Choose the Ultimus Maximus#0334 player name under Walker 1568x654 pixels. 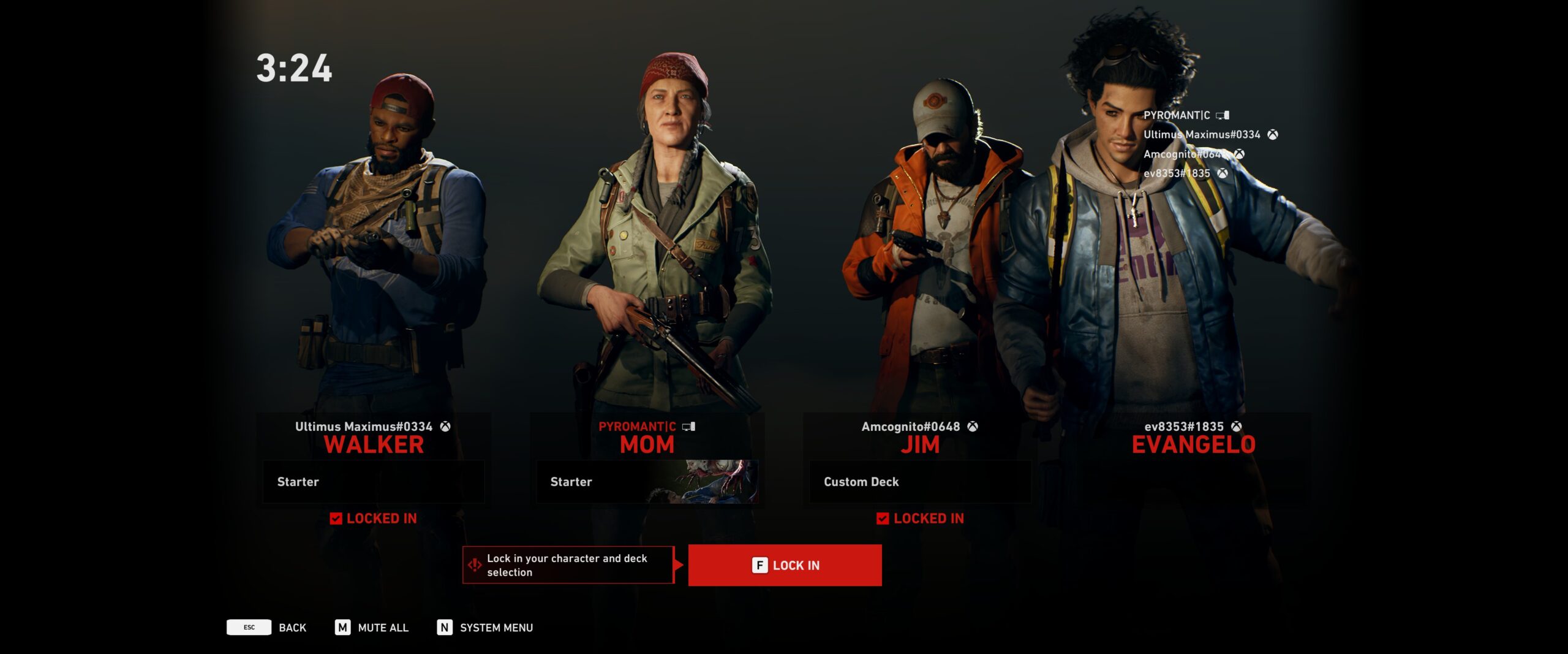point(364,427)
